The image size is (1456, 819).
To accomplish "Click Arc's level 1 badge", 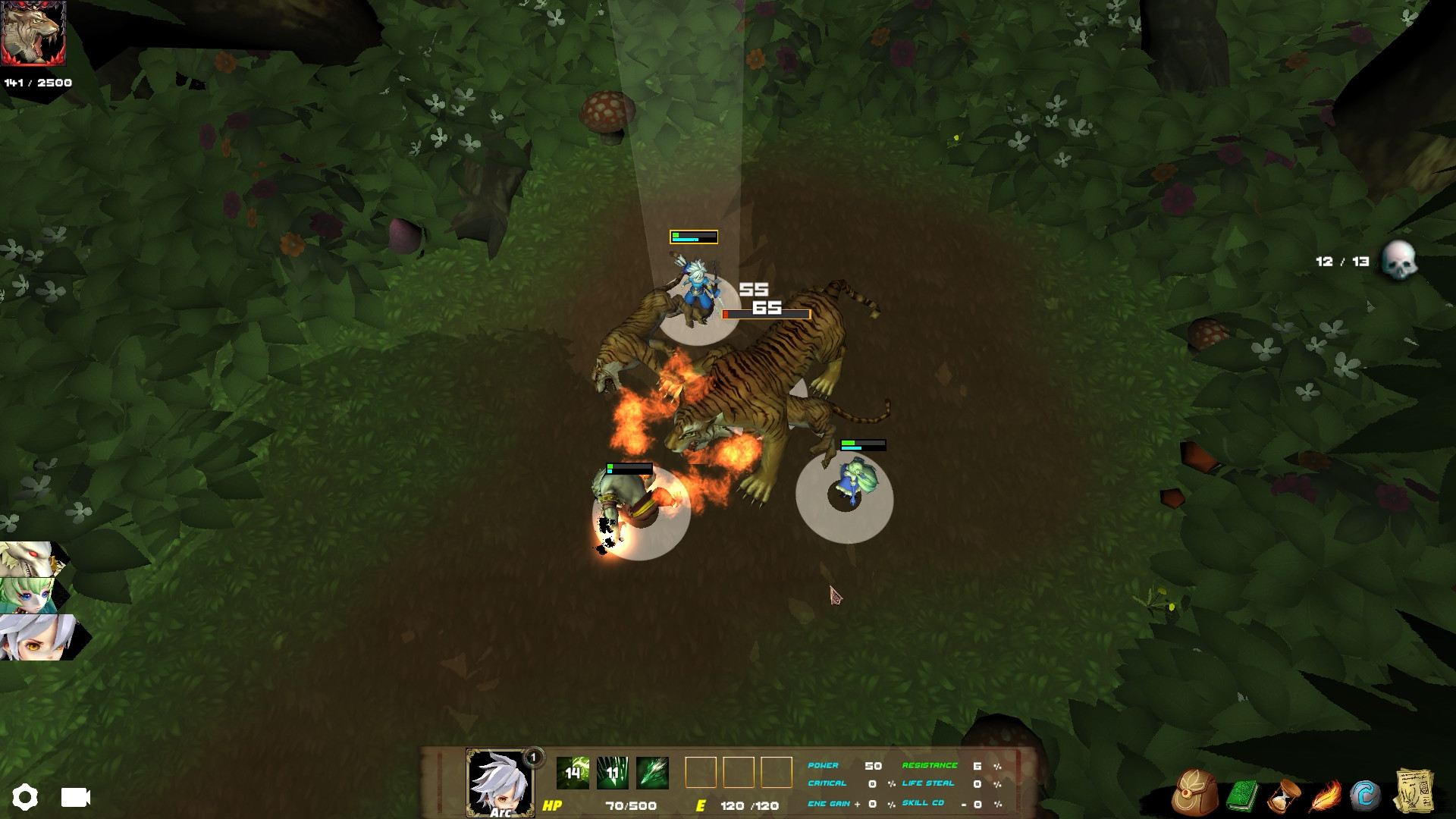I will click(x=532, y=756).
